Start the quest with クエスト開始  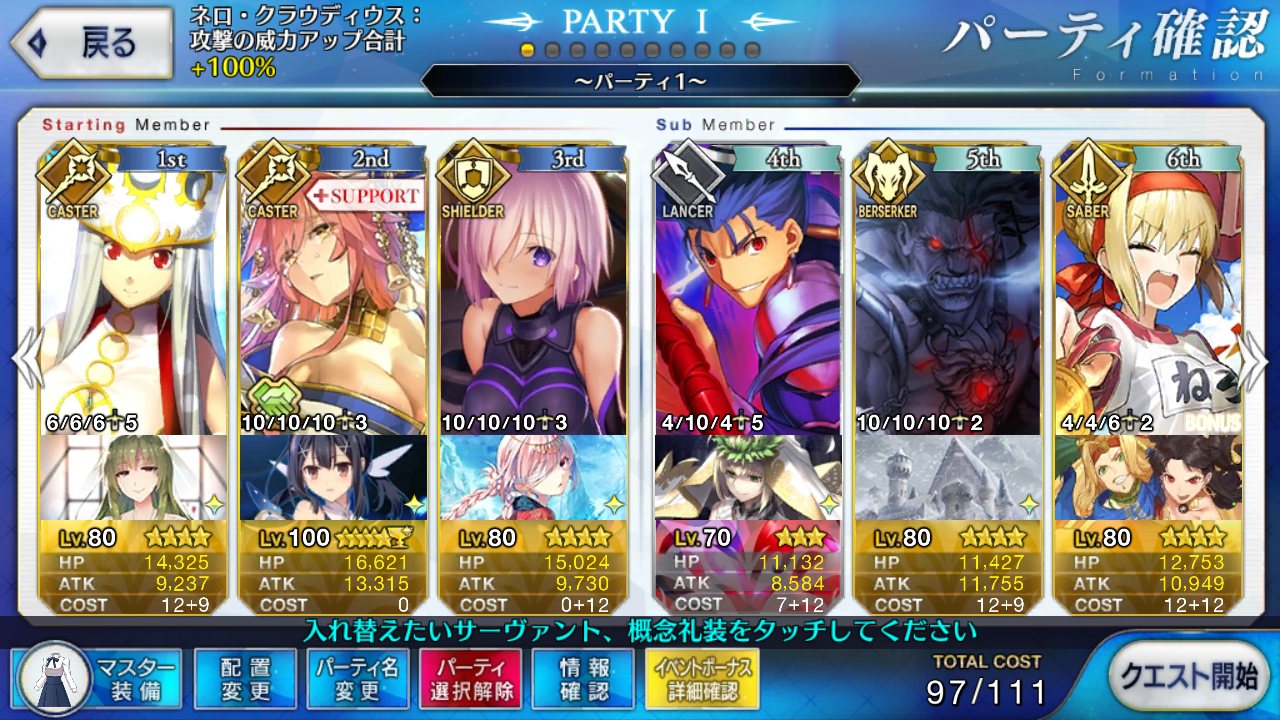coord(1187,676)
